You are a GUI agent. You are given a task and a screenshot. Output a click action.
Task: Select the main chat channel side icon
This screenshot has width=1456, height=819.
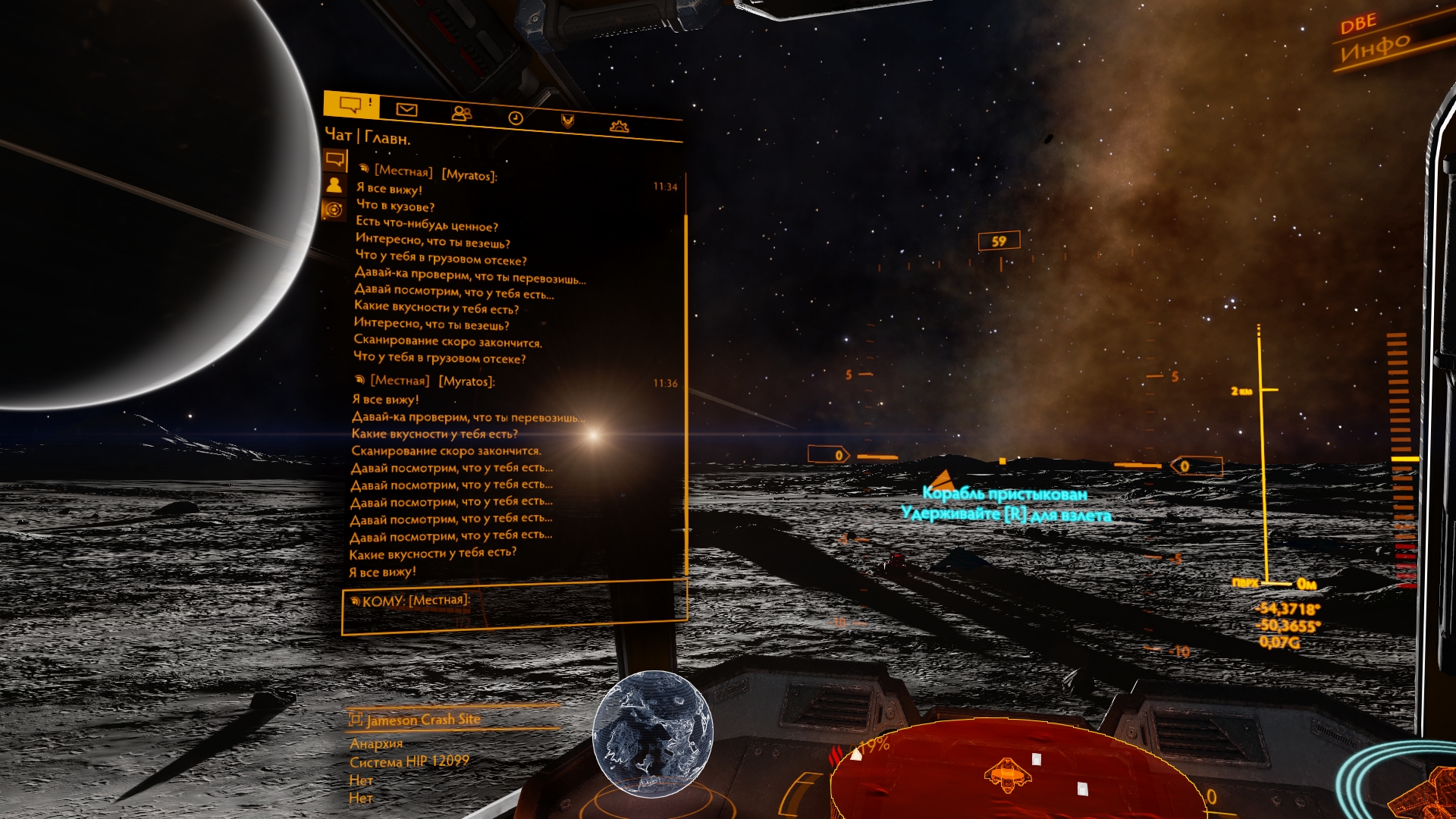[x=335, y=159]
